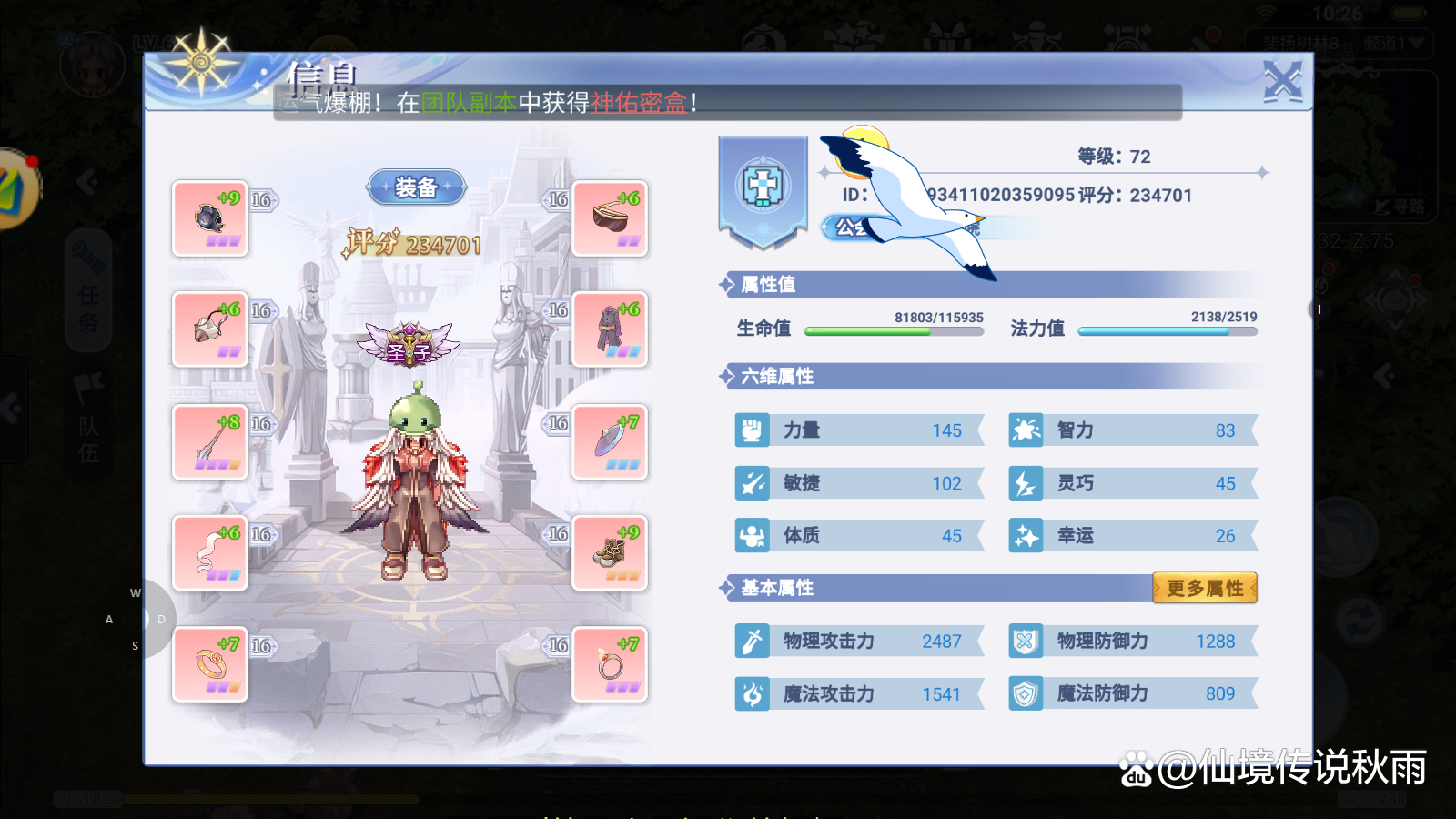Click the 敏捷 agility attribute icon
The image size is (1456, 819).
pyautogui.click(x=750, y=483)
